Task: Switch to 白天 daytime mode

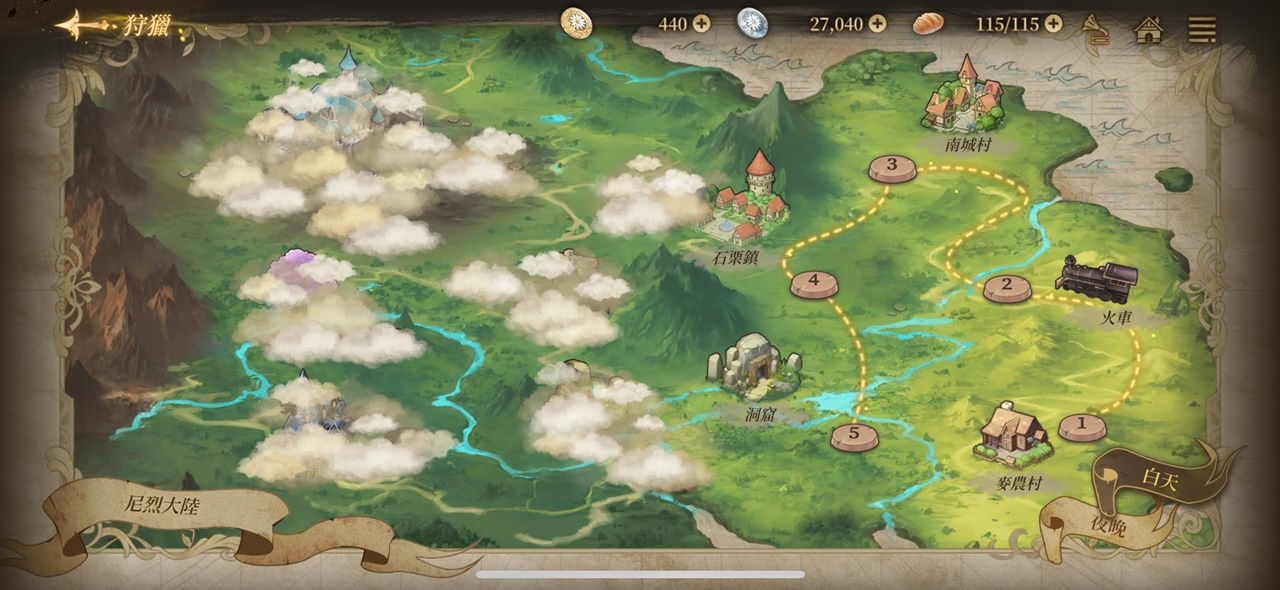Action: [1160, 479]
